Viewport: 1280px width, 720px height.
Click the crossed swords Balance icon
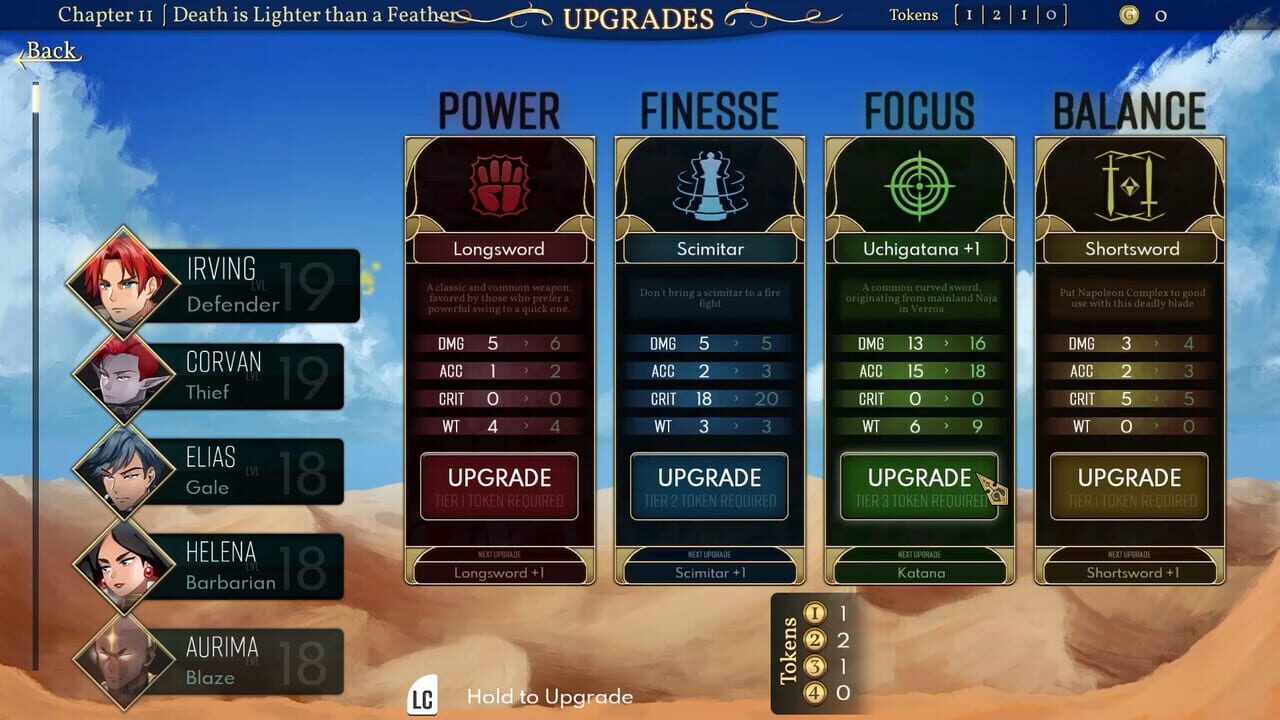click(1129, 186)
